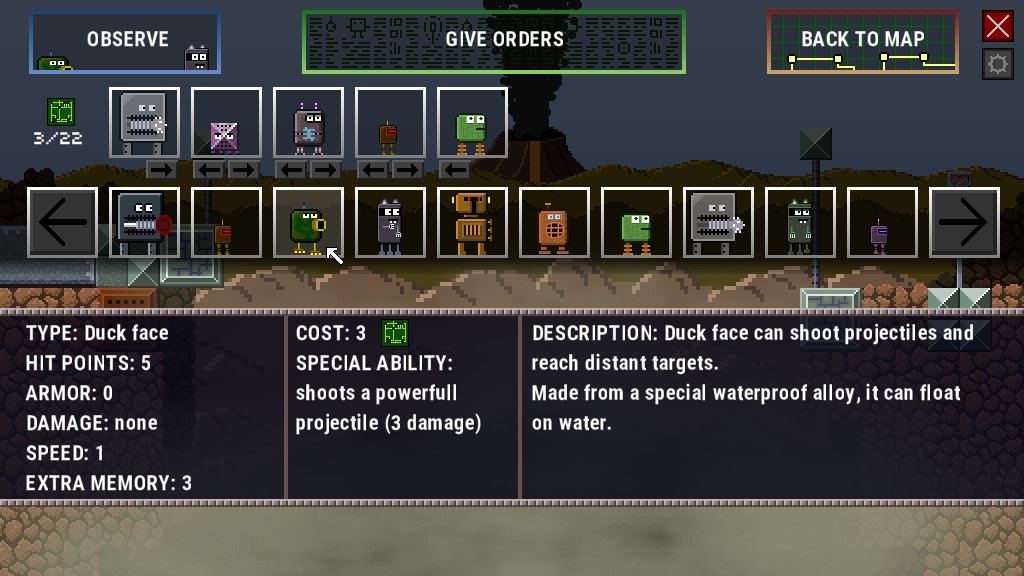Pick the tall orange robot tile
The height and width of the screenshot is (576, 1024).
pos(472,222)
